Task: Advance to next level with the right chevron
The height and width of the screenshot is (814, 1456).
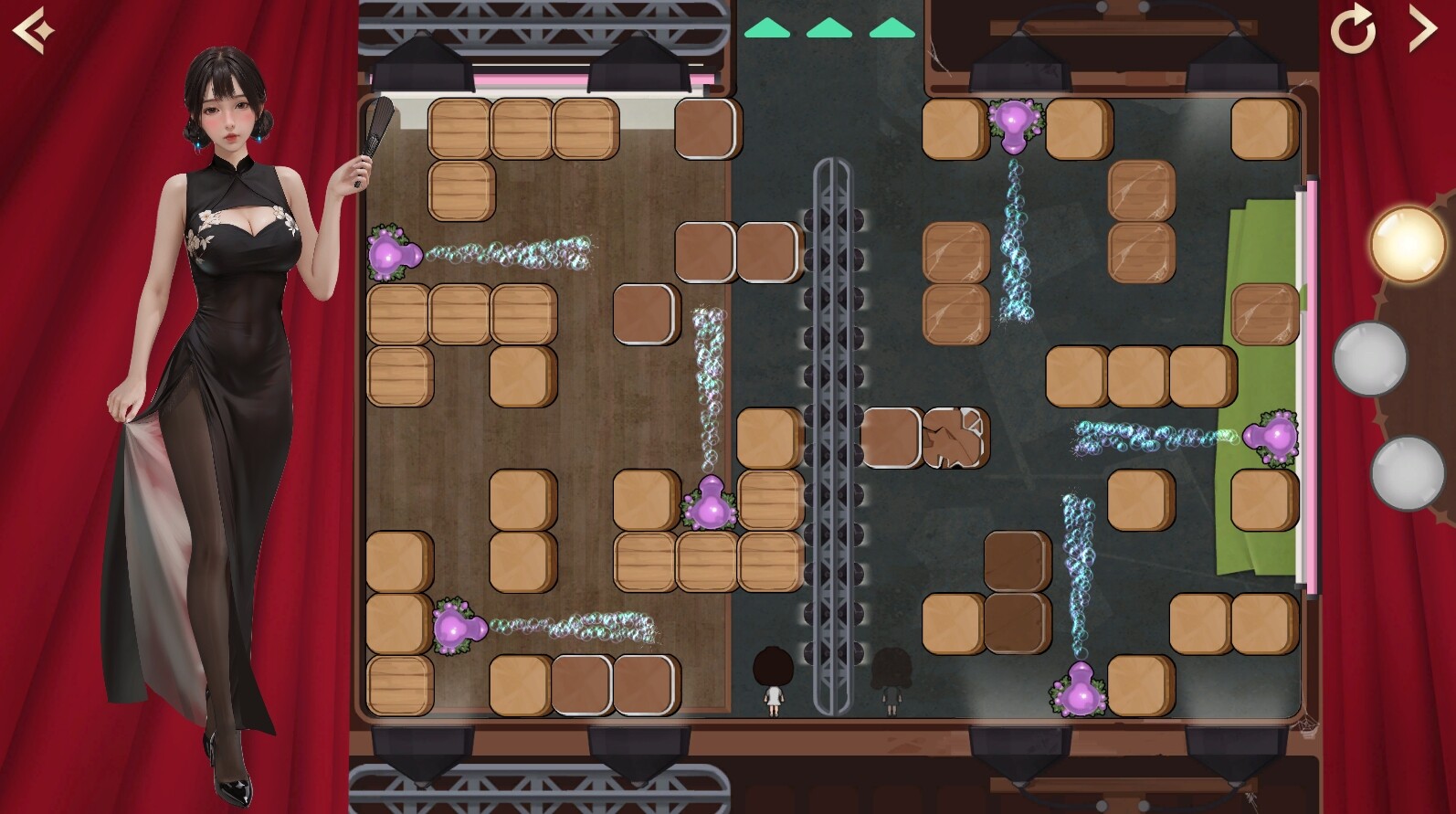Action: pyautogui.click(x=1422, y=28)
